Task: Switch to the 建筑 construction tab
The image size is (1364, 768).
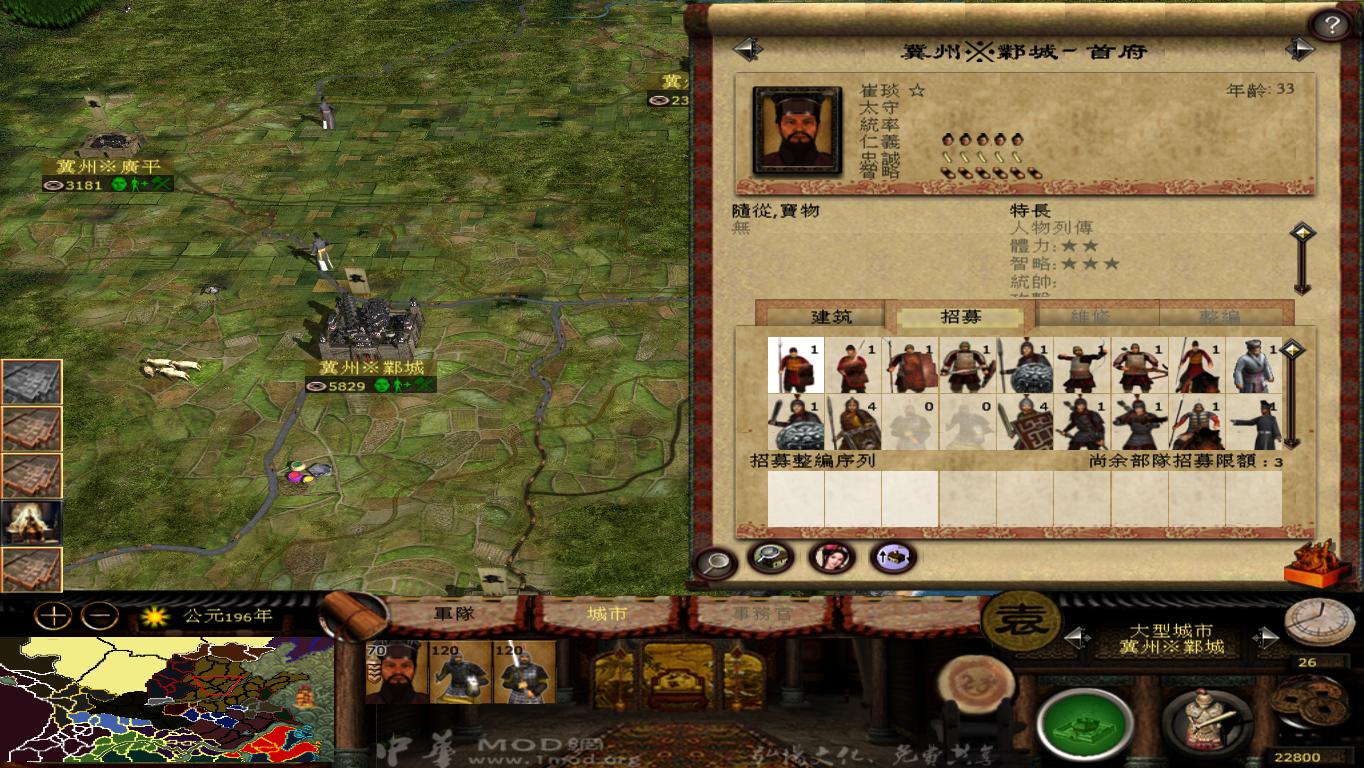Action: (833, 313)
